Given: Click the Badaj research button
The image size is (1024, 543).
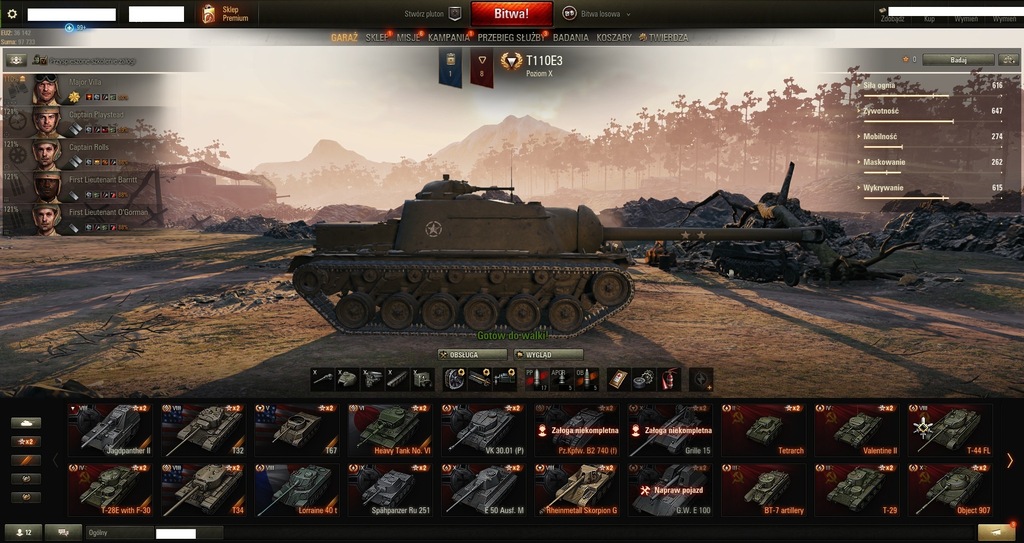Looking at the screenshot, I should point(958,60).
